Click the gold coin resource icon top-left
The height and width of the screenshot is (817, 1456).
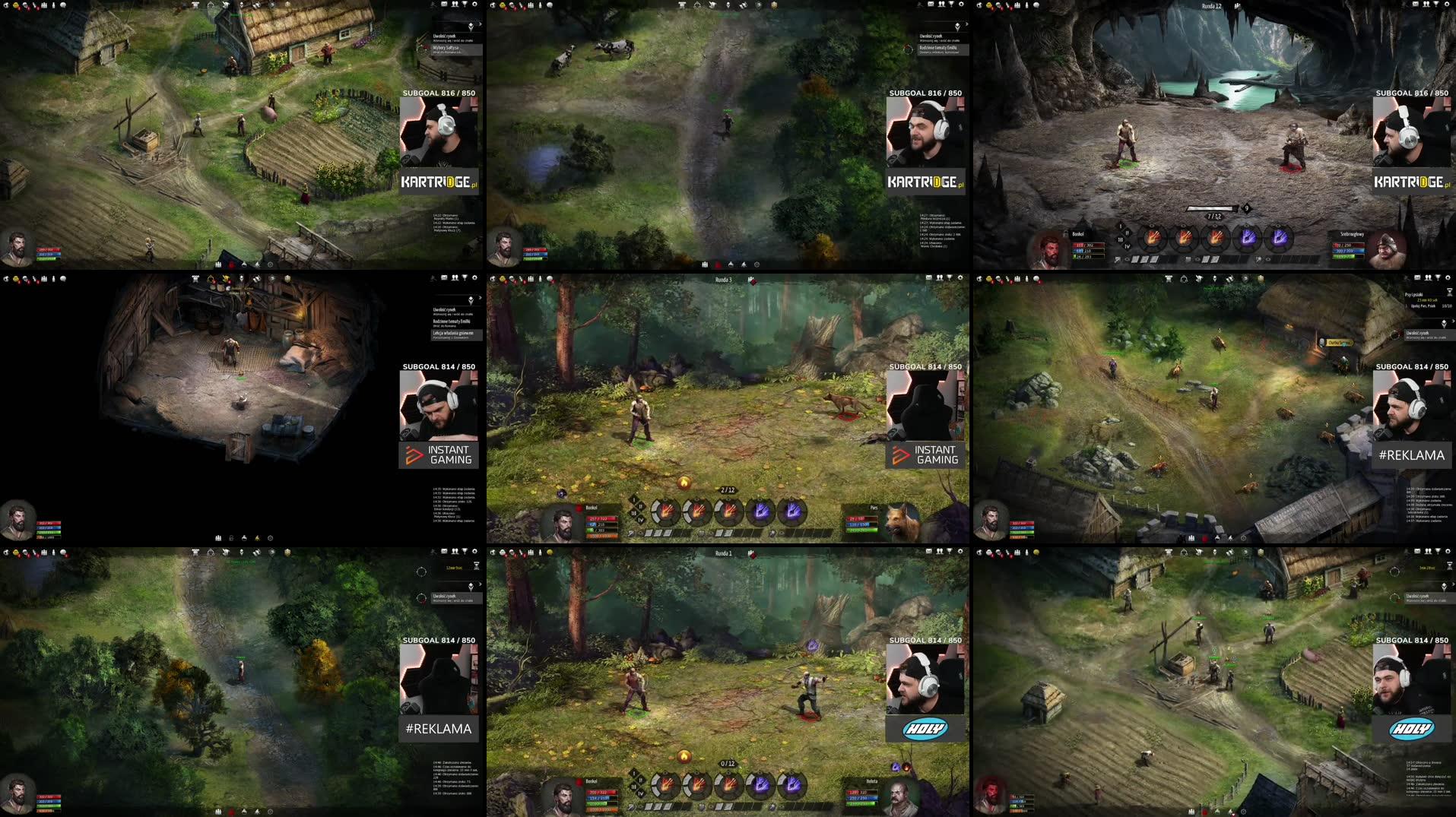16,5
